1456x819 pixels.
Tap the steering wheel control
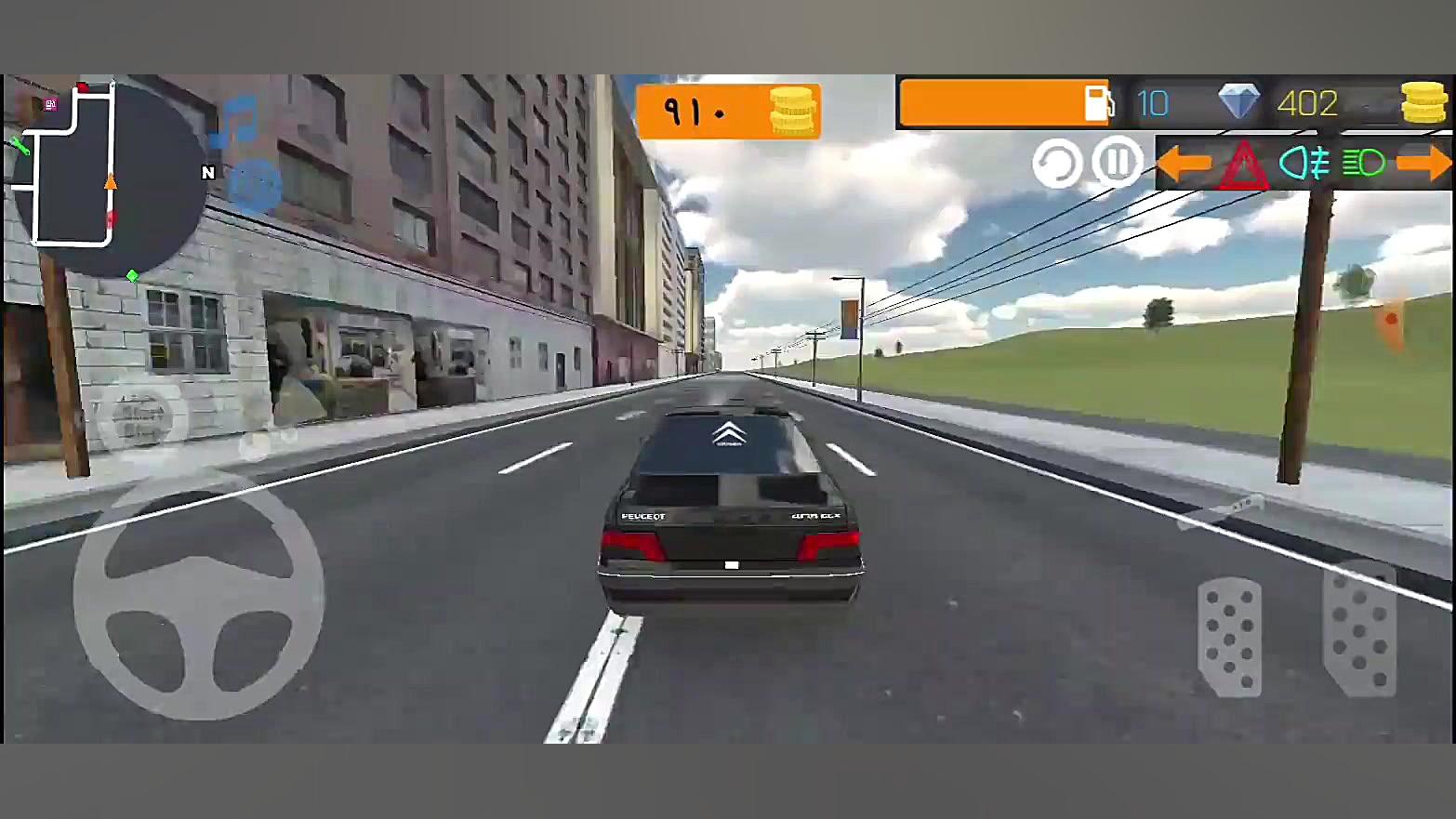coord(199,595)
